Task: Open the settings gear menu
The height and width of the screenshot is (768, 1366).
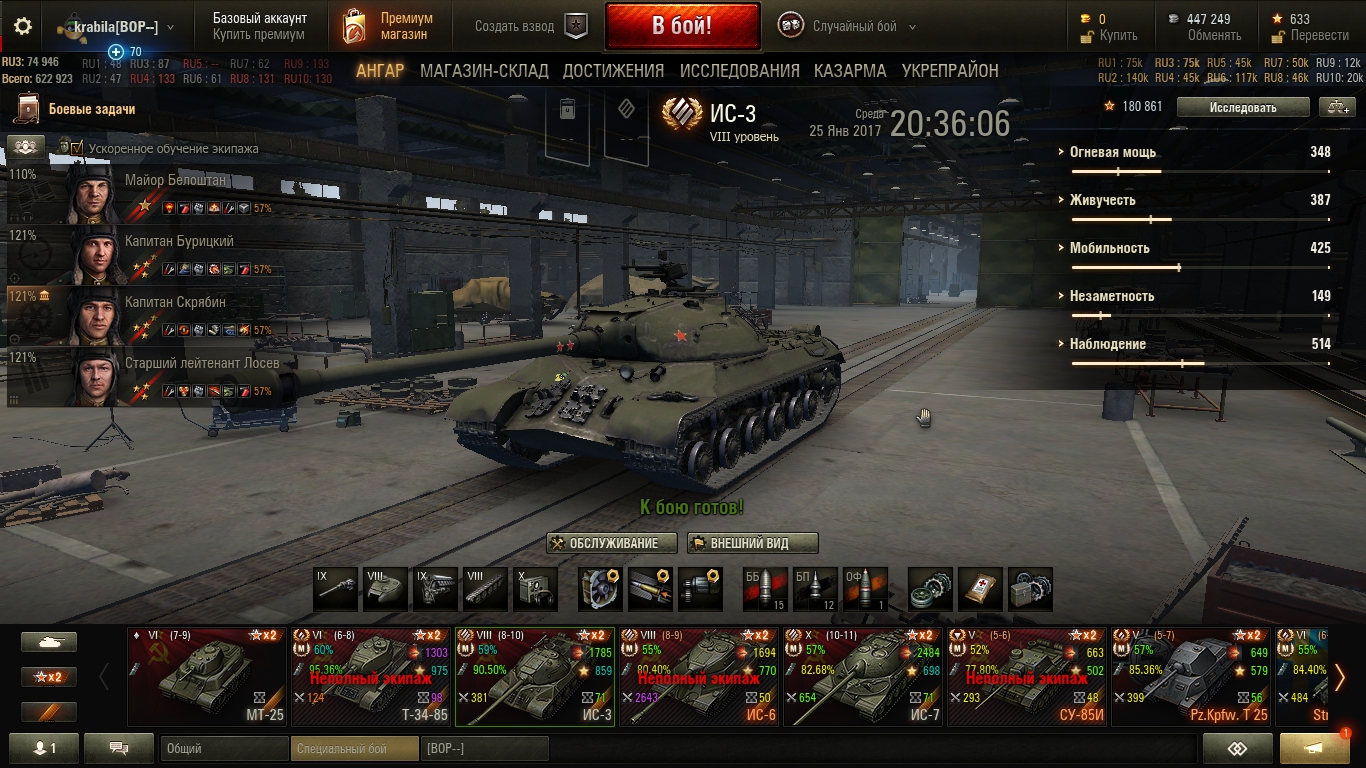Action: (23, 27)
